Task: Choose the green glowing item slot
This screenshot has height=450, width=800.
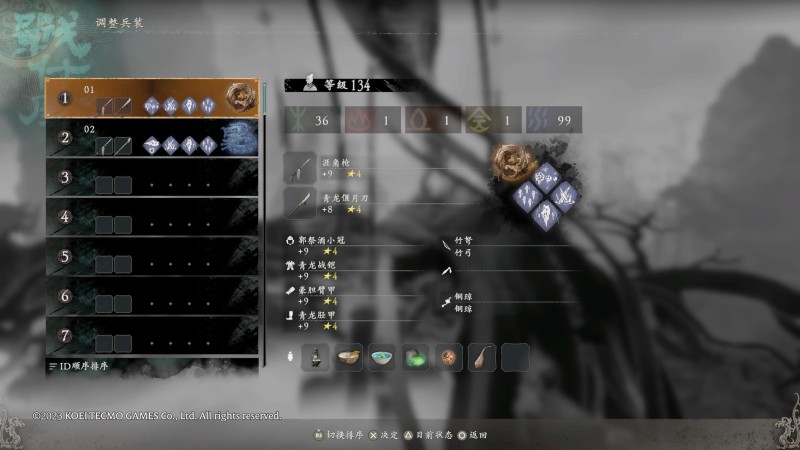Action: point(416,357)
